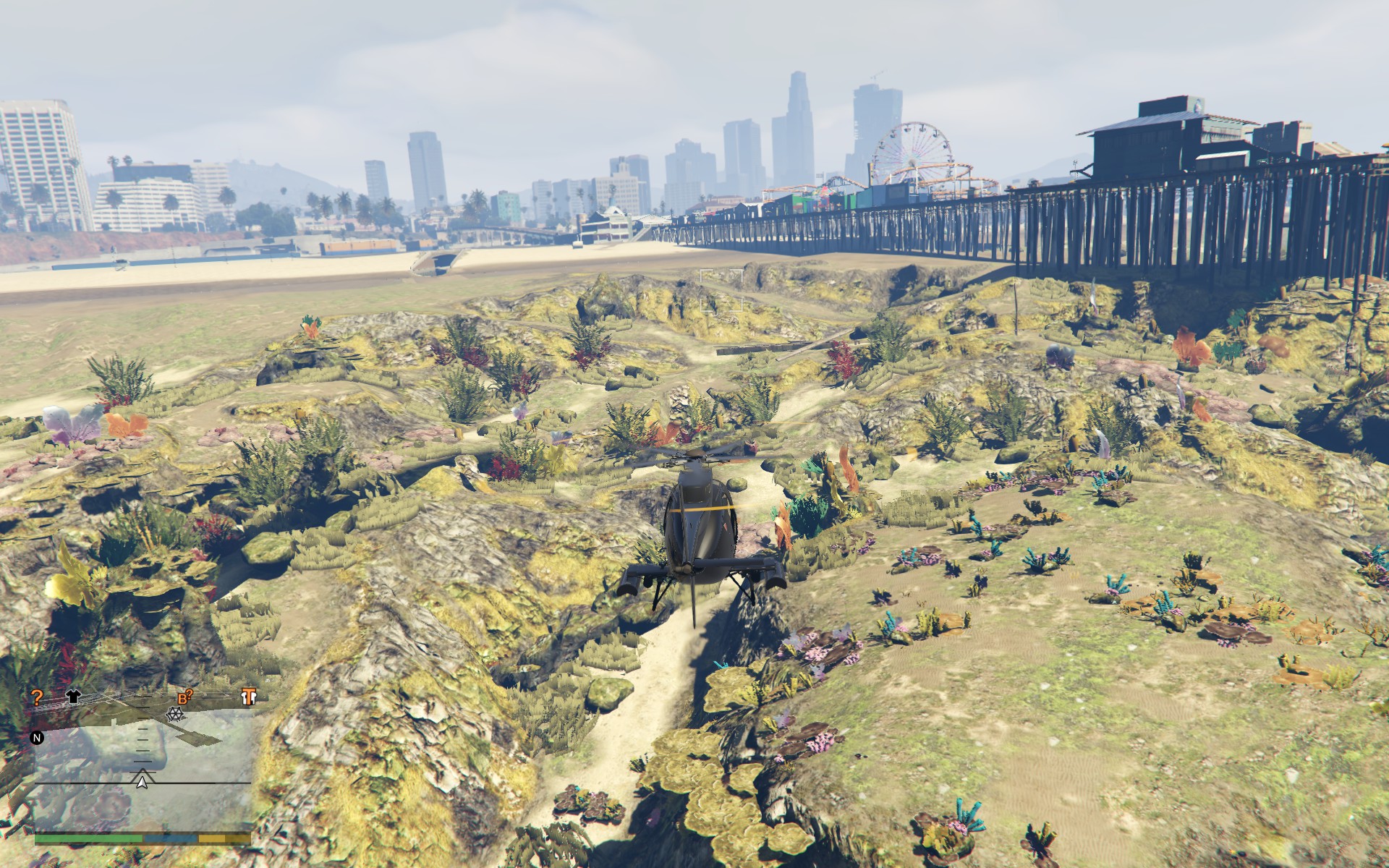Select the orange question mark map blip
This screenshot has width=1389, height=868.
pyautogui.click(x=37, y=697)
